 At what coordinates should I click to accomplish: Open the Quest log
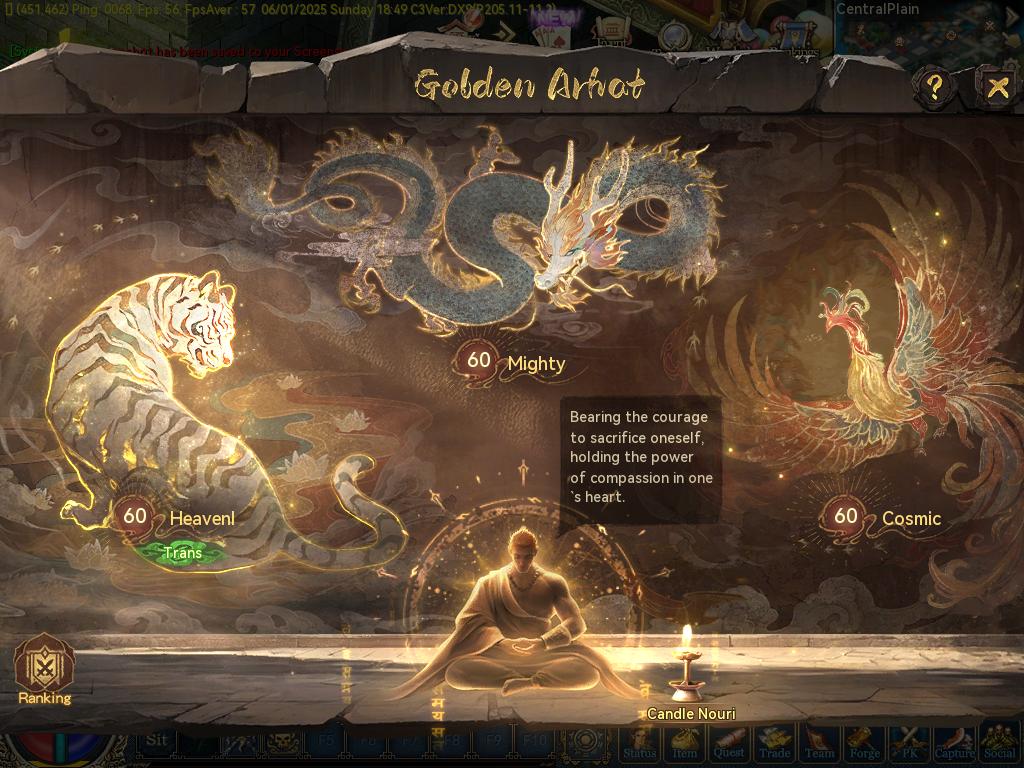pyautogui.click(x=729, y=744)
